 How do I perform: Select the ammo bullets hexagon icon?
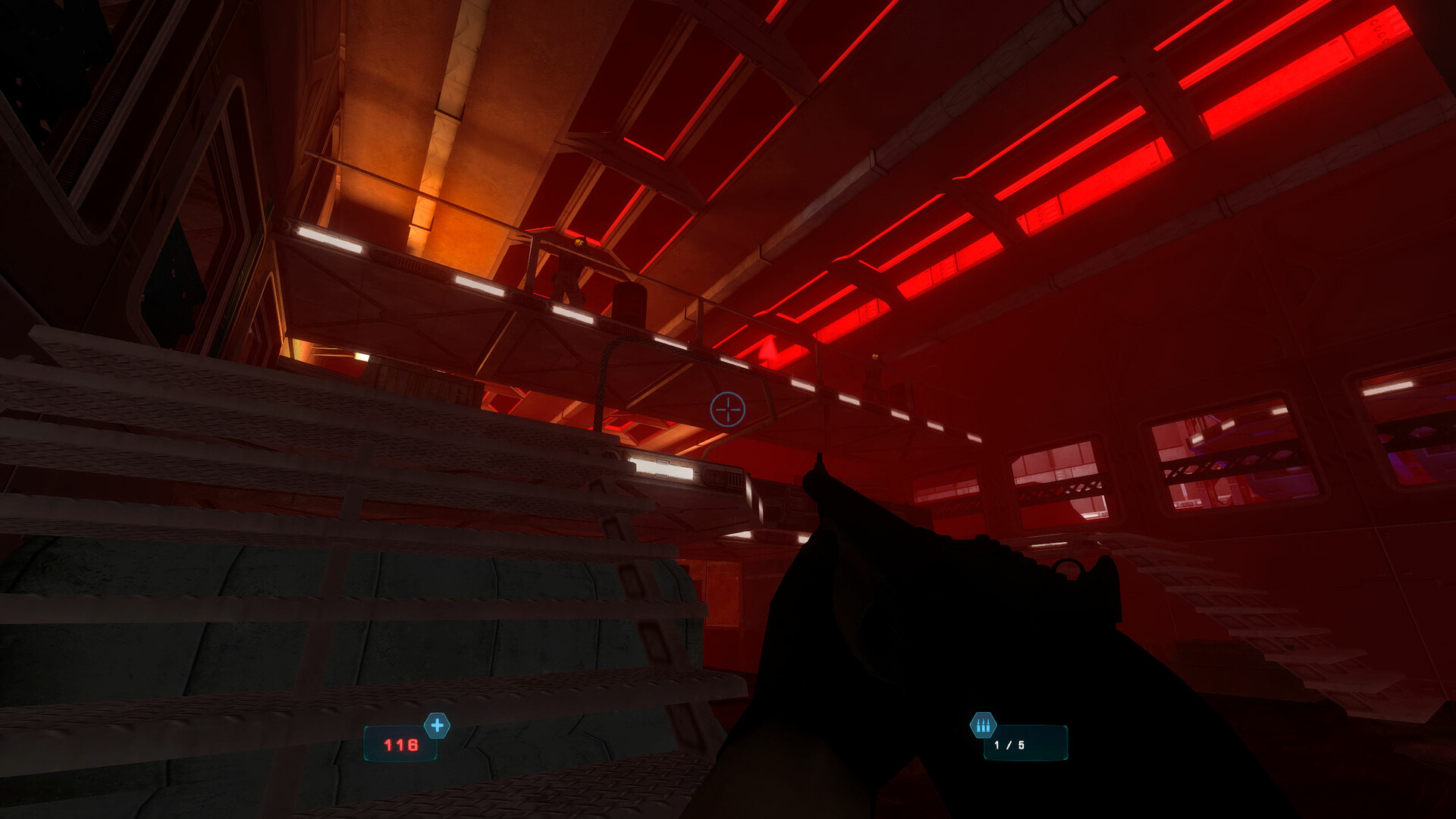984,725
